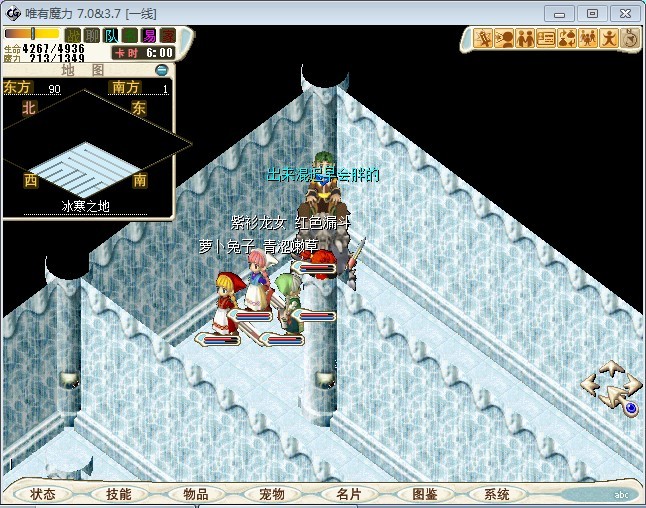Click the jumping figure emote icon
The image size is (646, 508).
pyautogui.click(x=608, y=39)
